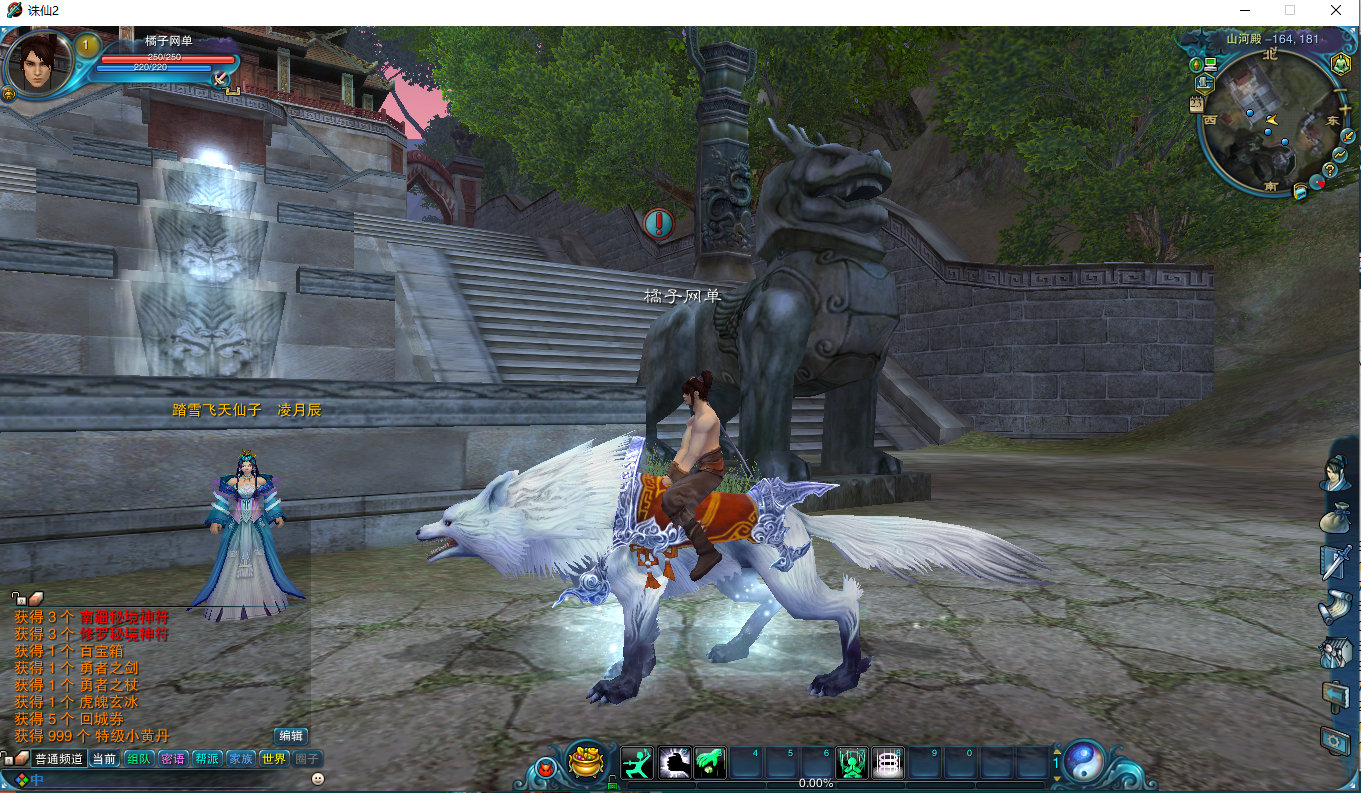The width and height of the screenshot is (1361, 793).
Task: Open the skills book-and-sword icon
Action: pyautogui.click(x=1335, y=560)
